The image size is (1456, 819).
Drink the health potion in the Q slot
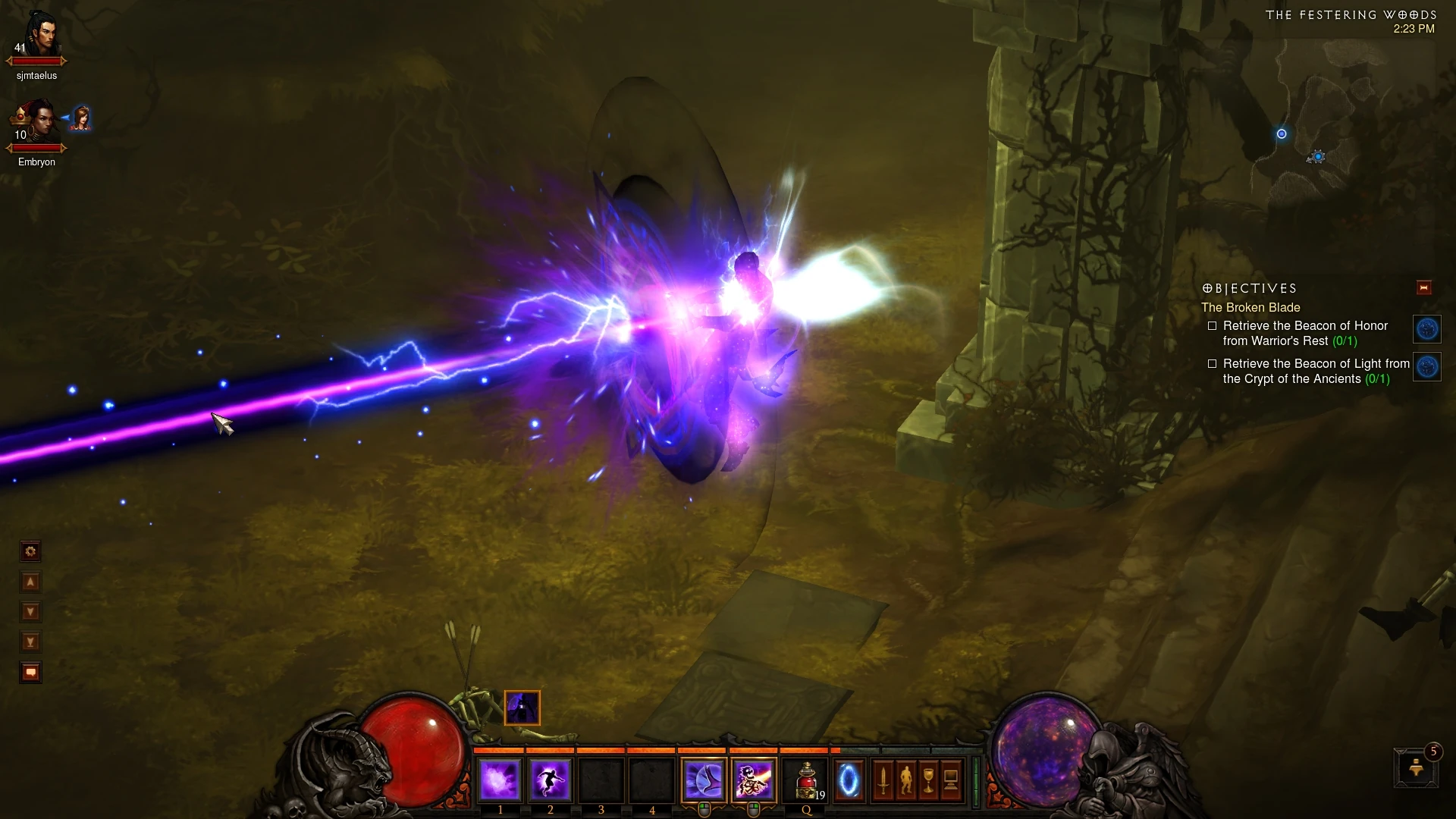click(x=804, y=780)
